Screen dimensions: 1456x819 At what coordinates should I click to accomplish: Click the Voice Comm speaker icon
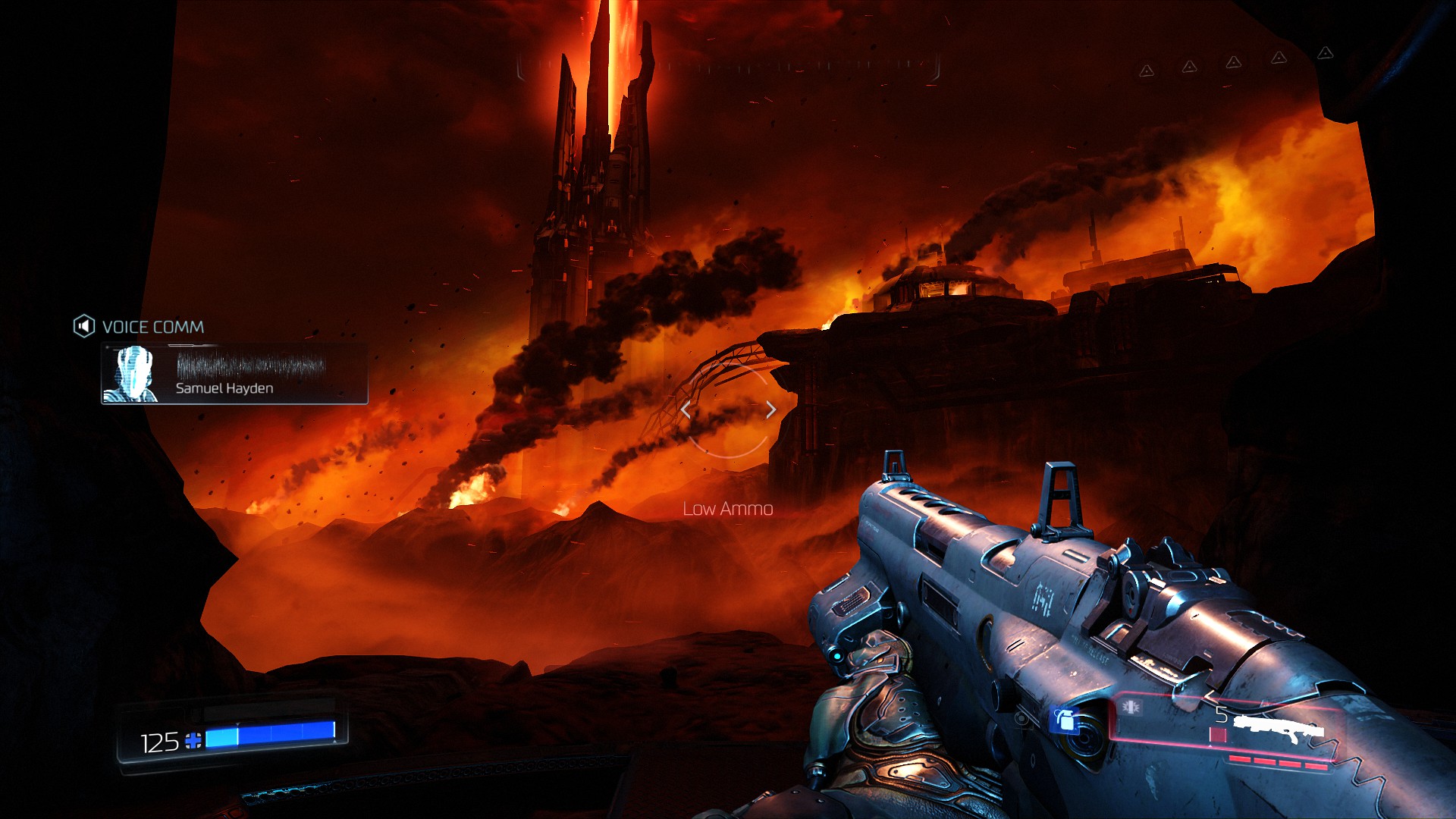pos(83,327)
